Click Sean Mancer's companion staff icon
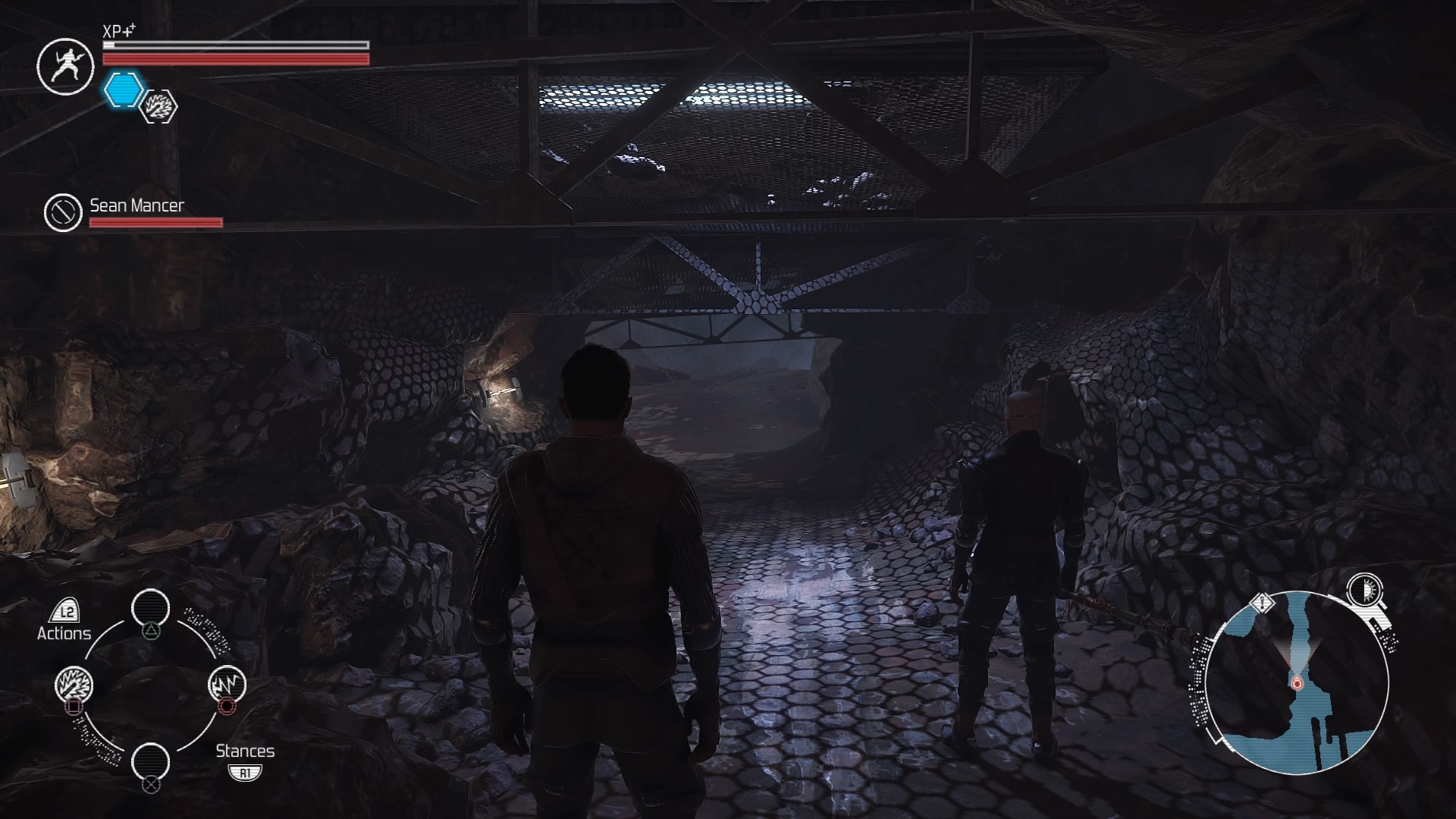The height and width of the screenshot is (819, 1456). tap(63, 213)
